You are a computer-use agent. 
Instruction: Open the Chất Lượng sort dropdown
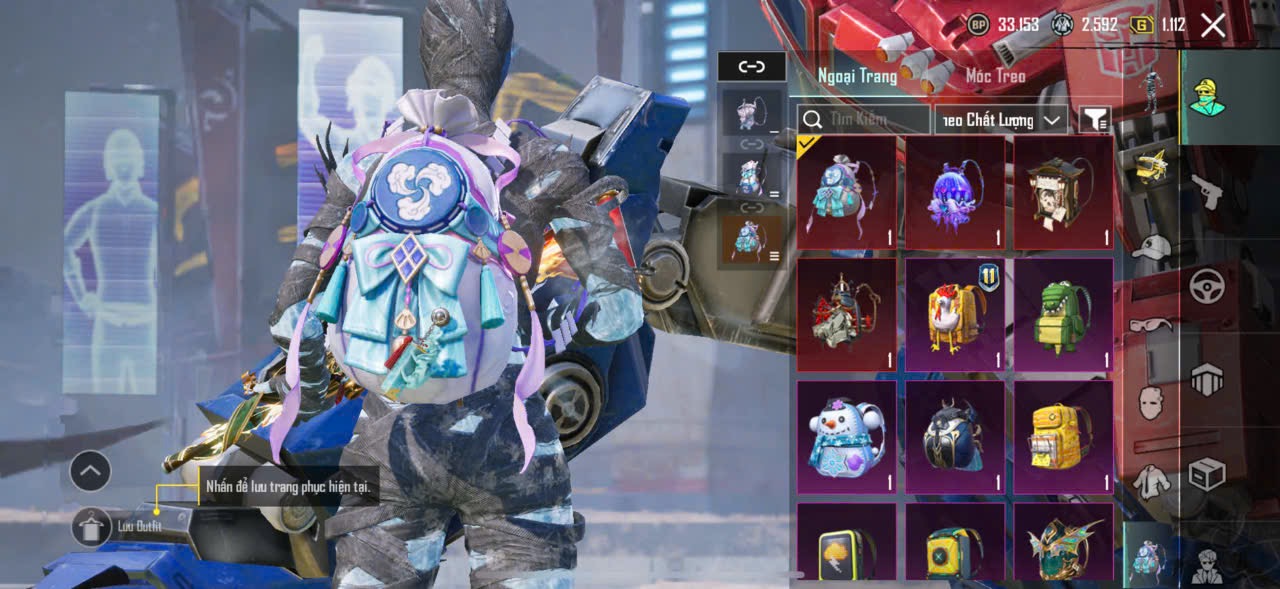click(x=1001, y=120)
